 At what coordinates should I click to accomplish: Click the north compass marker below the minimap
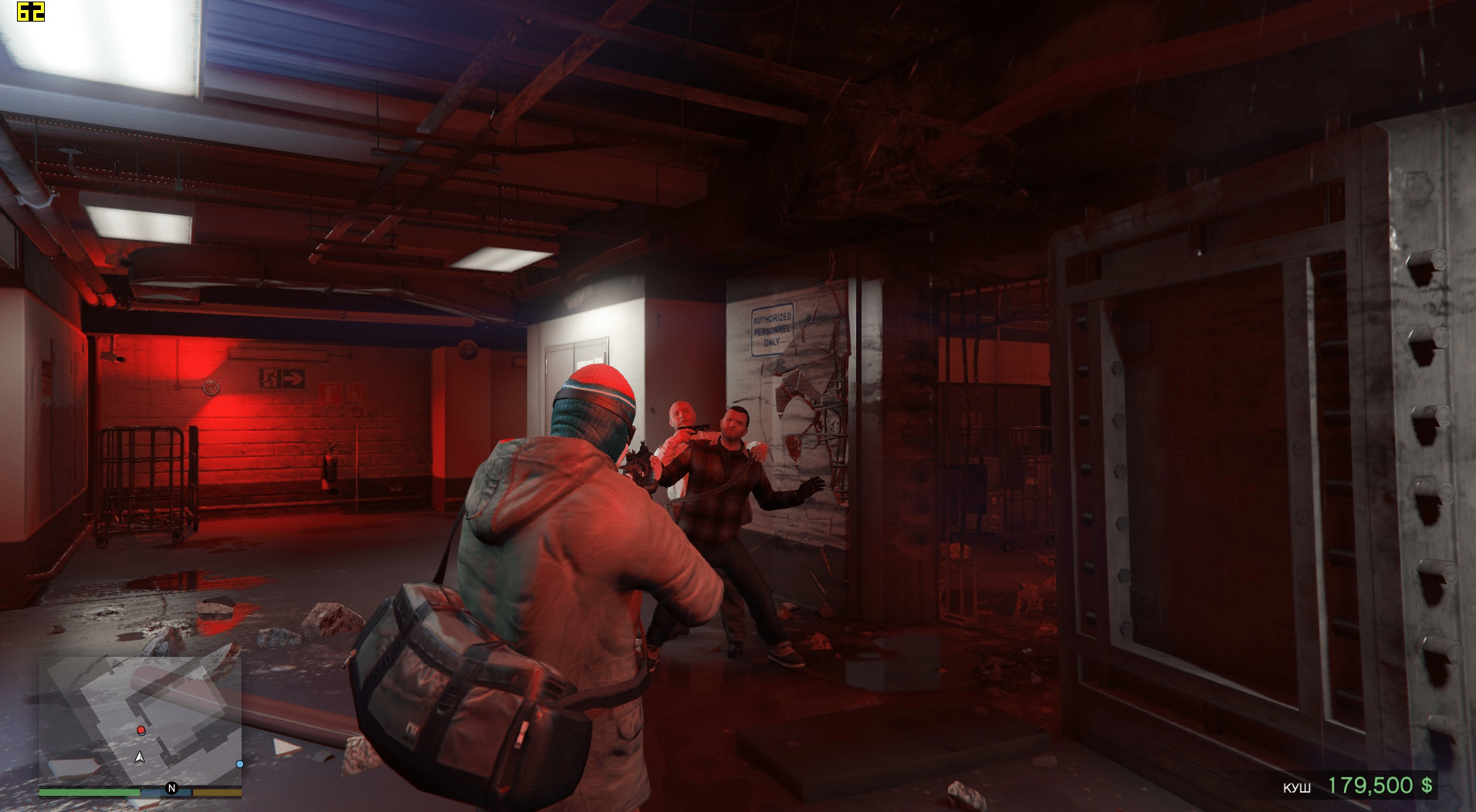tap(171, 788)
